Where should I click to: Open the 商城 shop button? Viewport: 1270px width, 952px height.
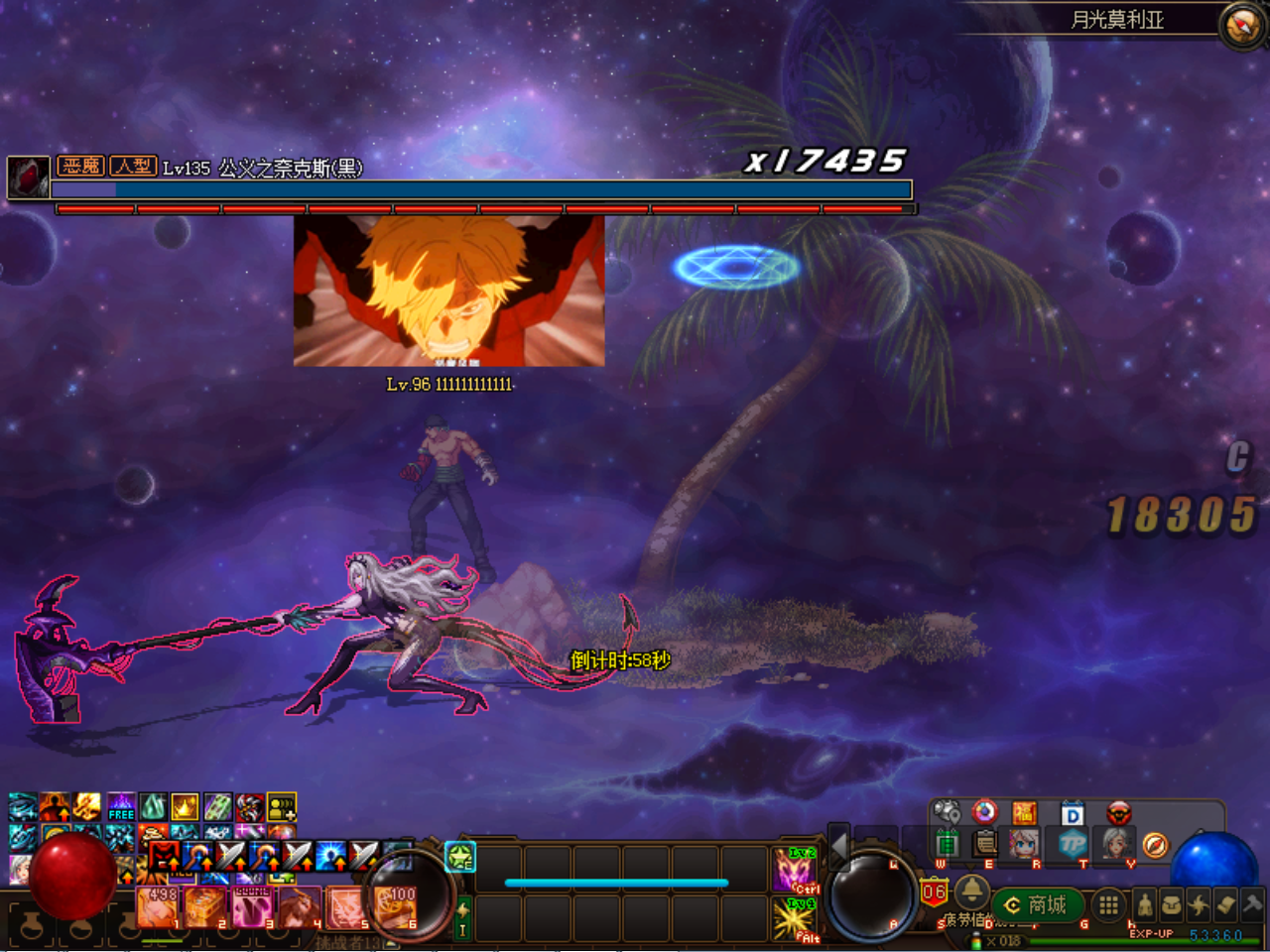pyautogui.click(x=1036, y=904)
